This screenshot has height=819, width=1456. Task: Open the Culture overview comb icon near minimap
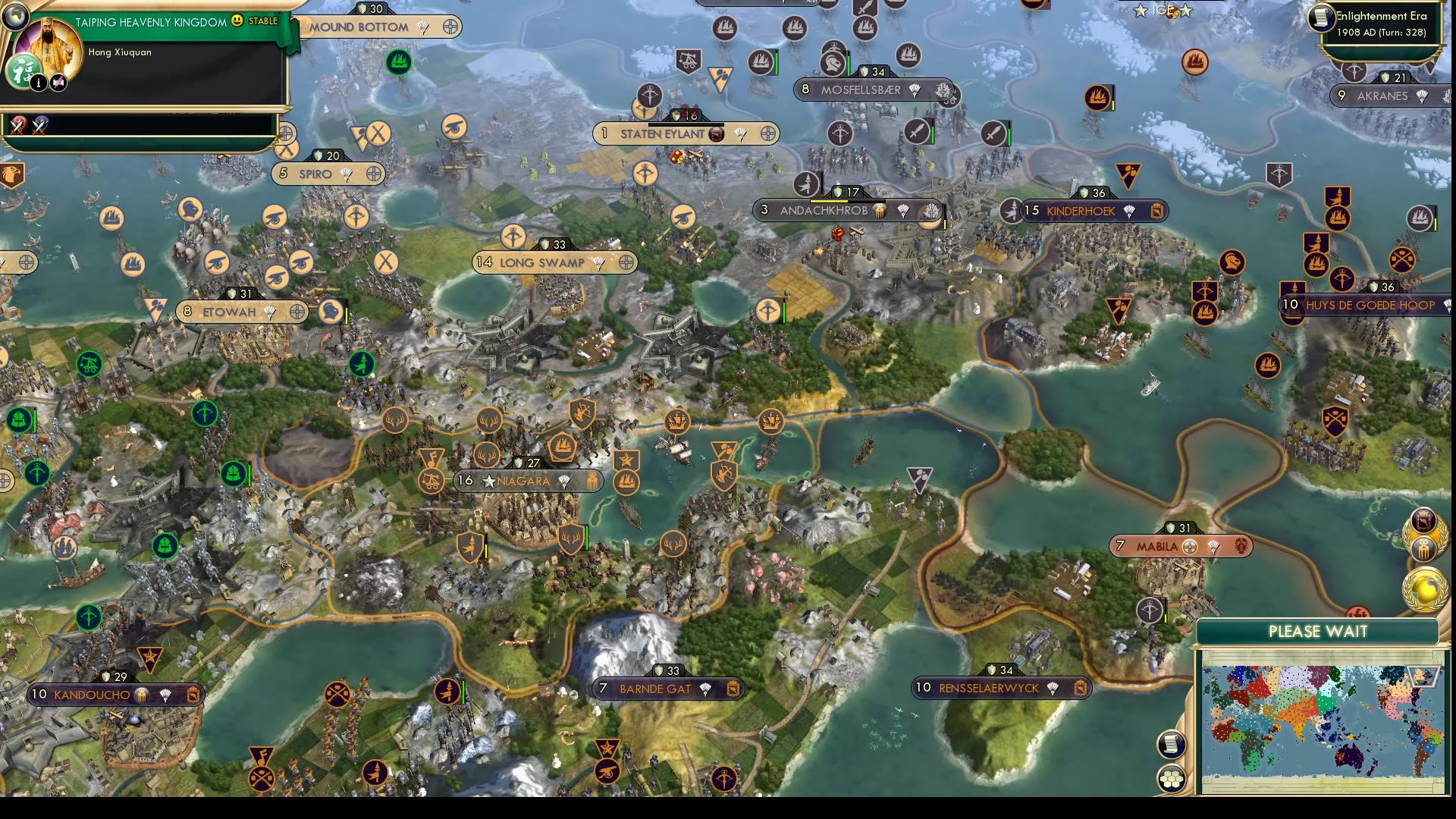click(x=1423, y=548)
